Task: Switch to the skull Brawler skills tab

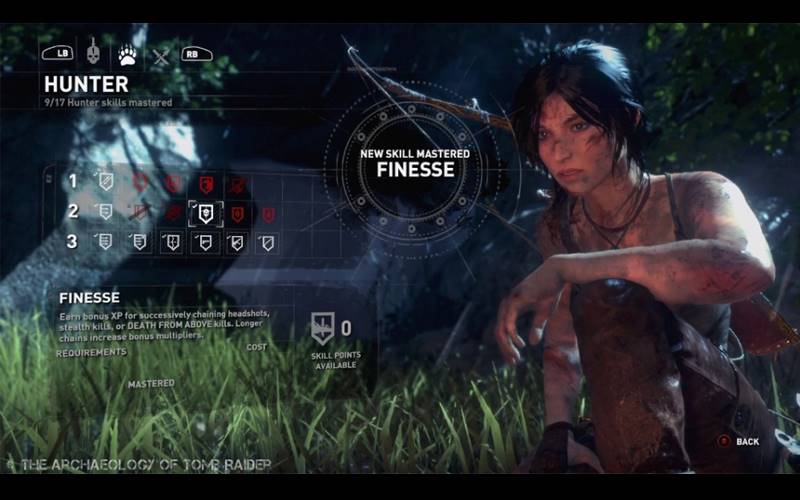Action: [x=92, y=52]
